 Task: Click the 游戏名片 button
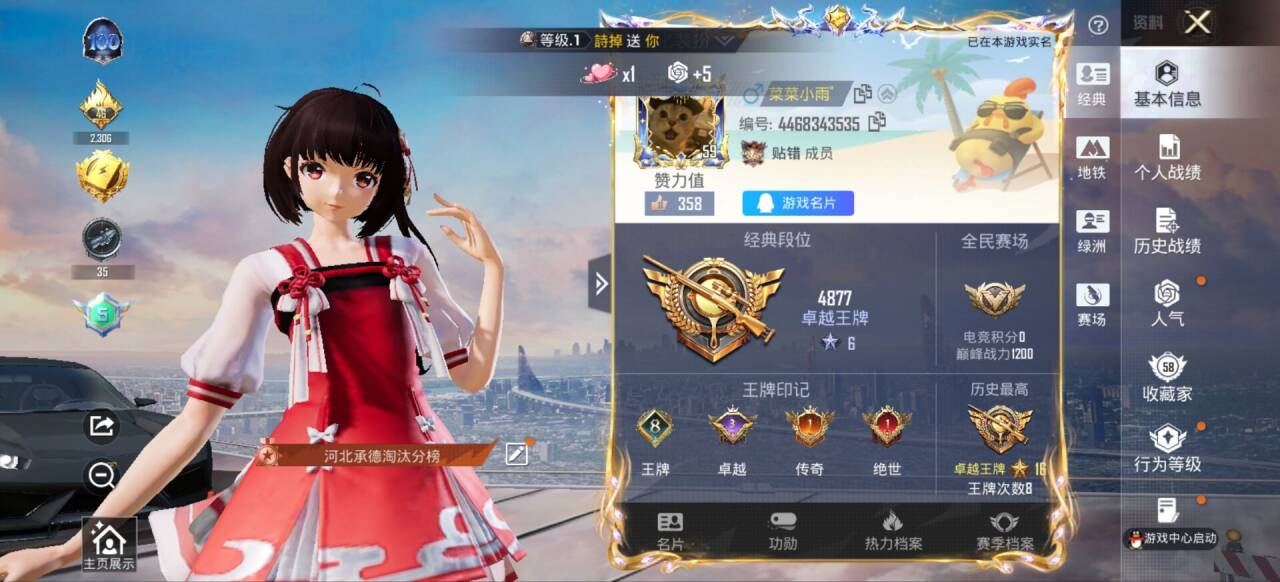tap(798, 204)
